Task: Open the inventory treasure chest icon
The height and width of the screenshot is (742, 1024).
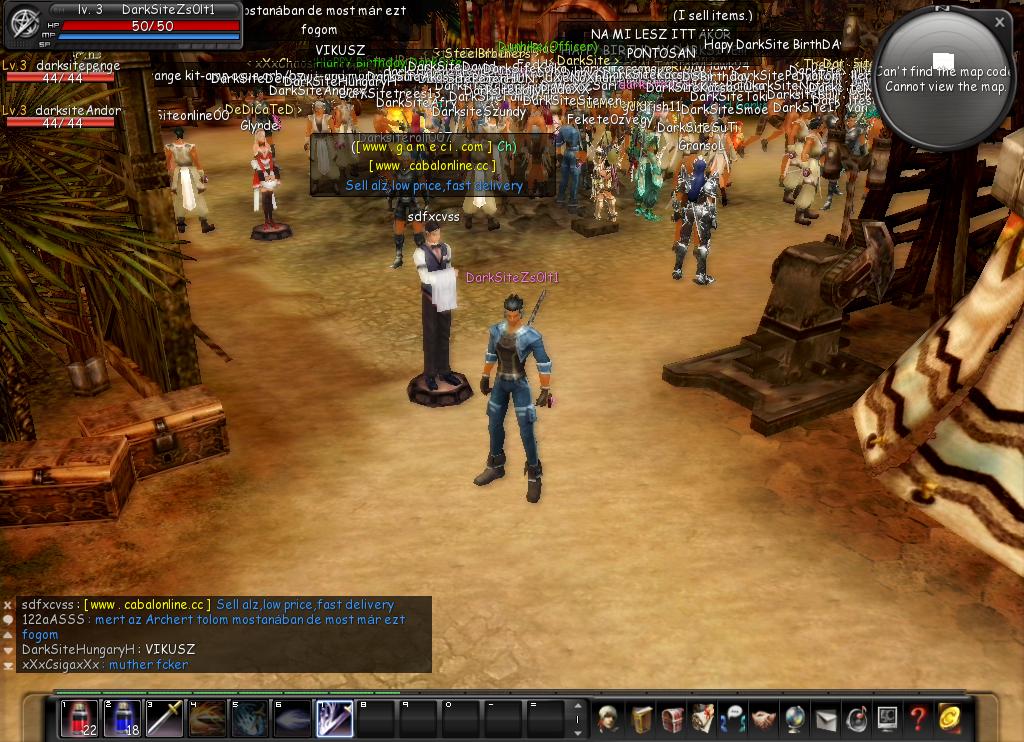Action: coord(672,718)
